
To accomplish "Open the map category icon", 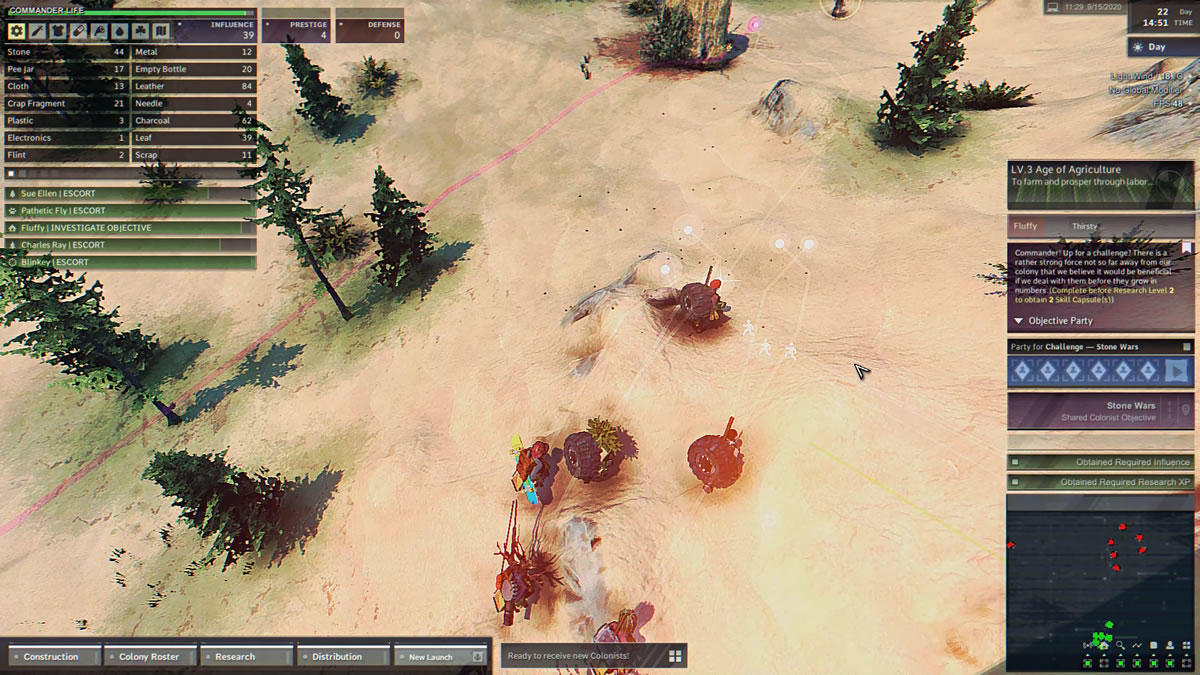I will (x=162, y=31).
